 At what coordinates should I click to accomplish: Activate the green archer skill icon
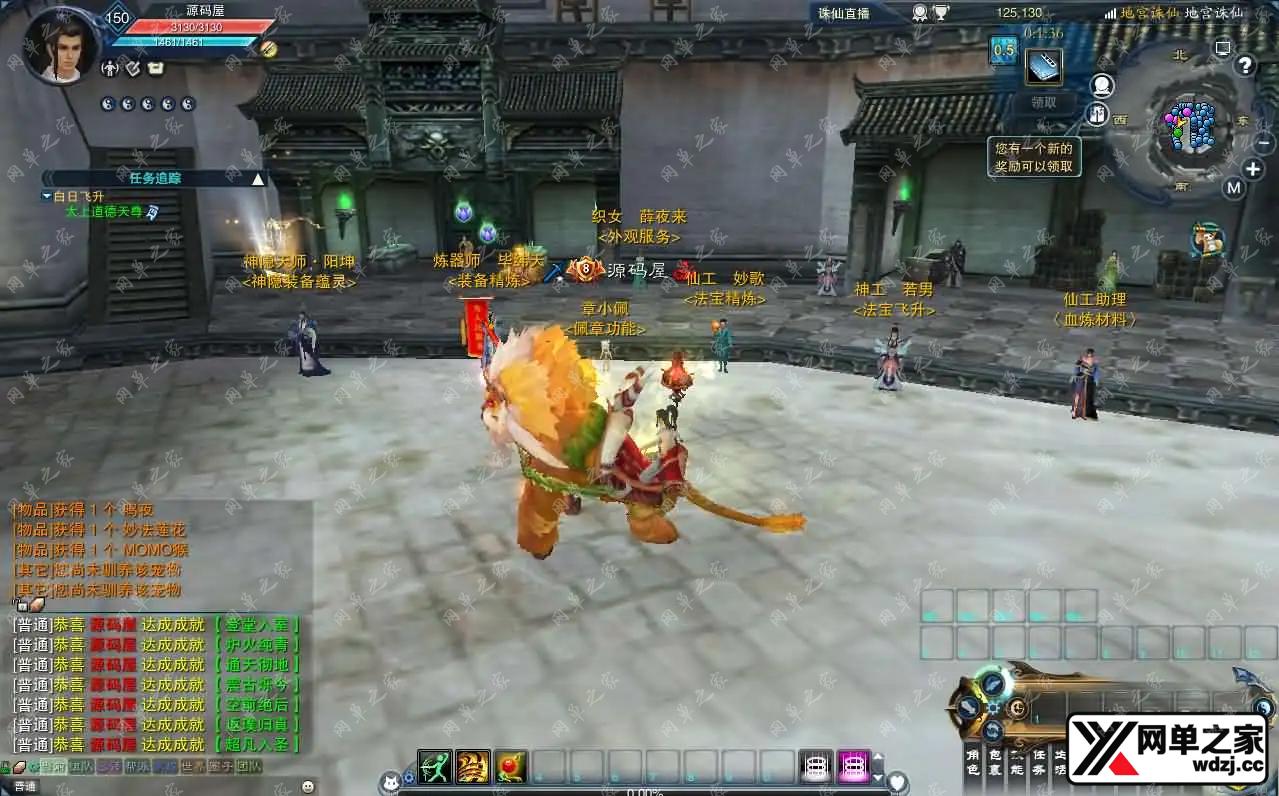pos(435,766)
